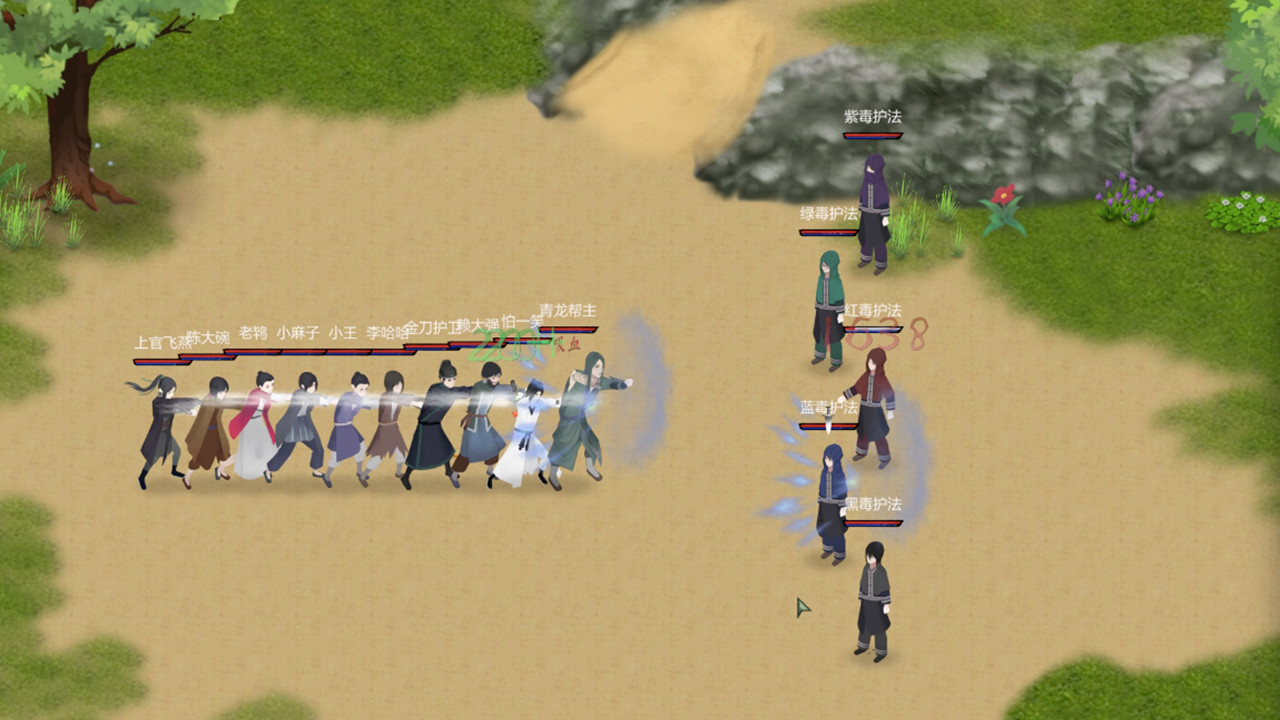Select the pink-dressed character 老鸨

coord(260,420)
